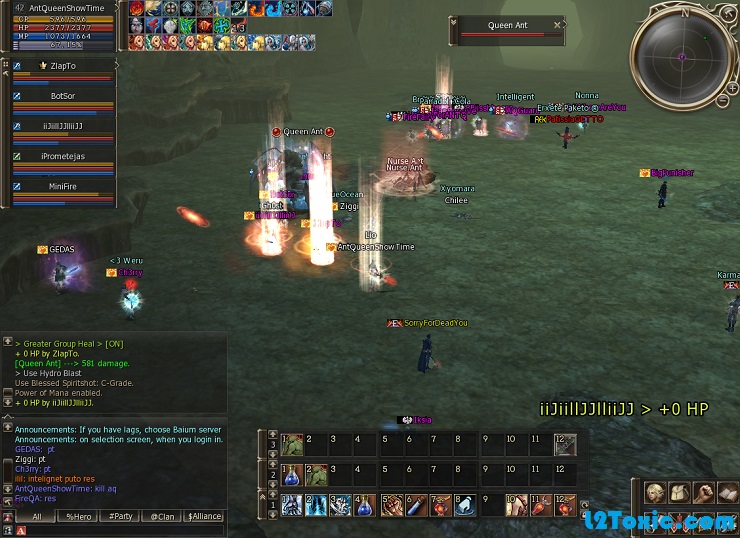Show the @Clan chat tab
The image size is (740, 538).
click(x=162, y=516)
